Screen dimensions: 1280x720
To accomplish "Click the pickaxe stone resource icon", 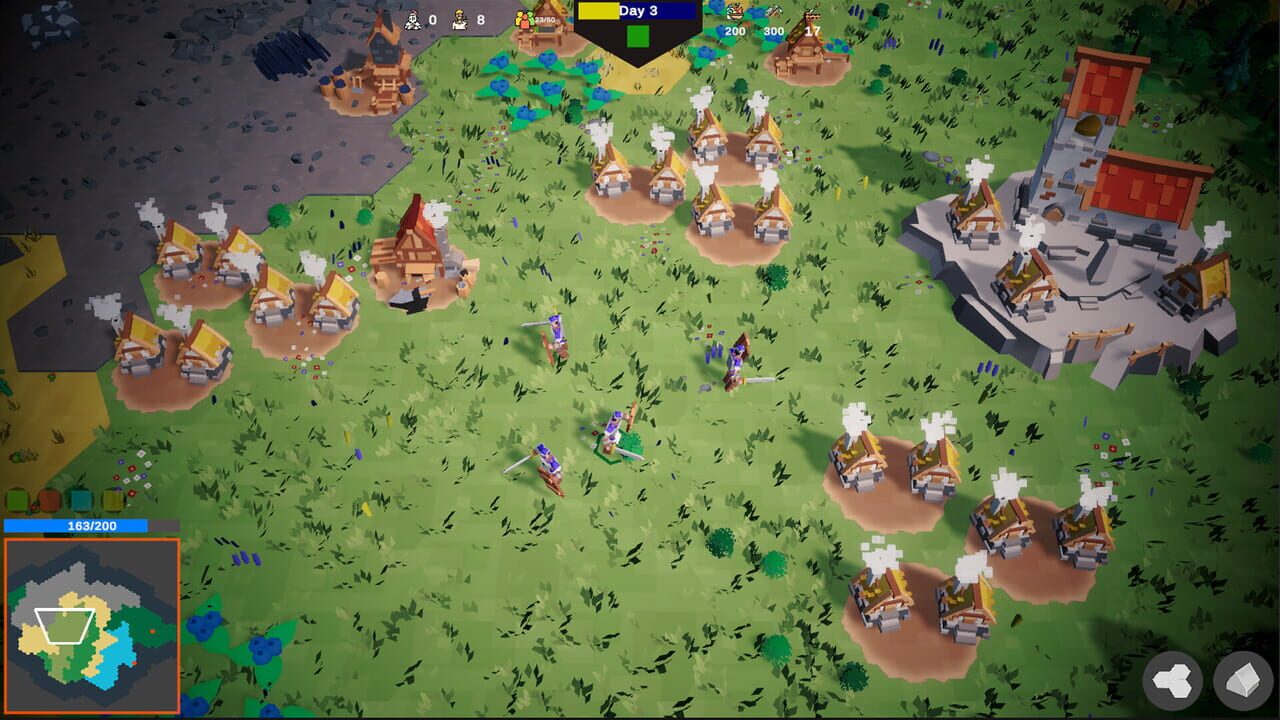I will pos(773,13).
